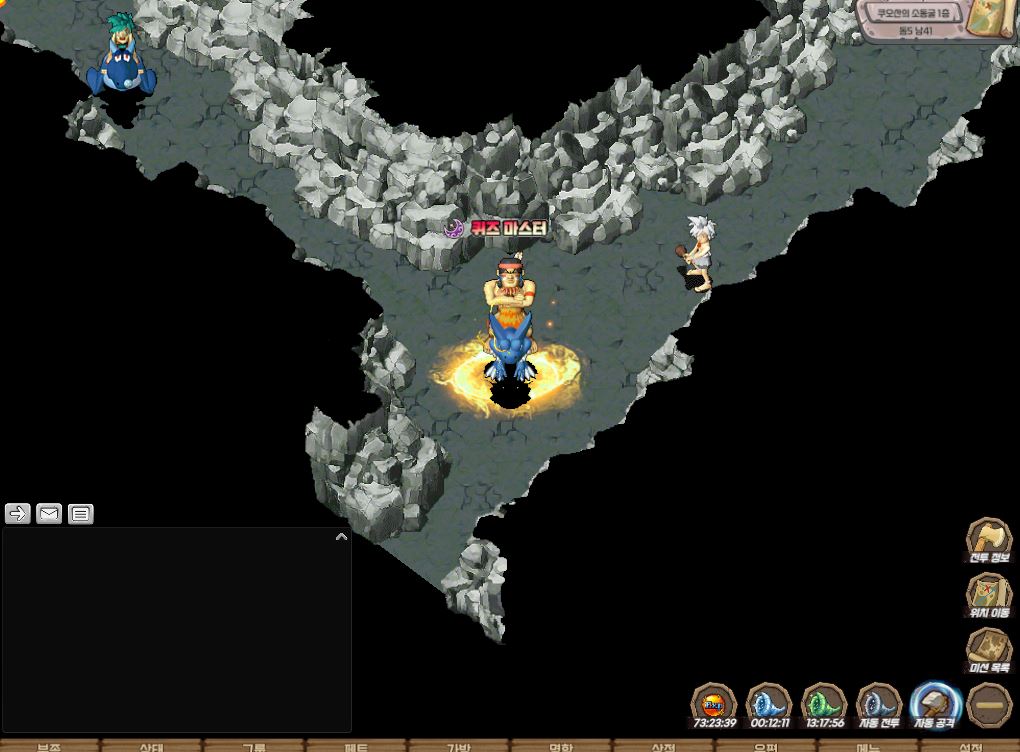
Task: Collapse the round minus button
Action: (x=989, y=704)
